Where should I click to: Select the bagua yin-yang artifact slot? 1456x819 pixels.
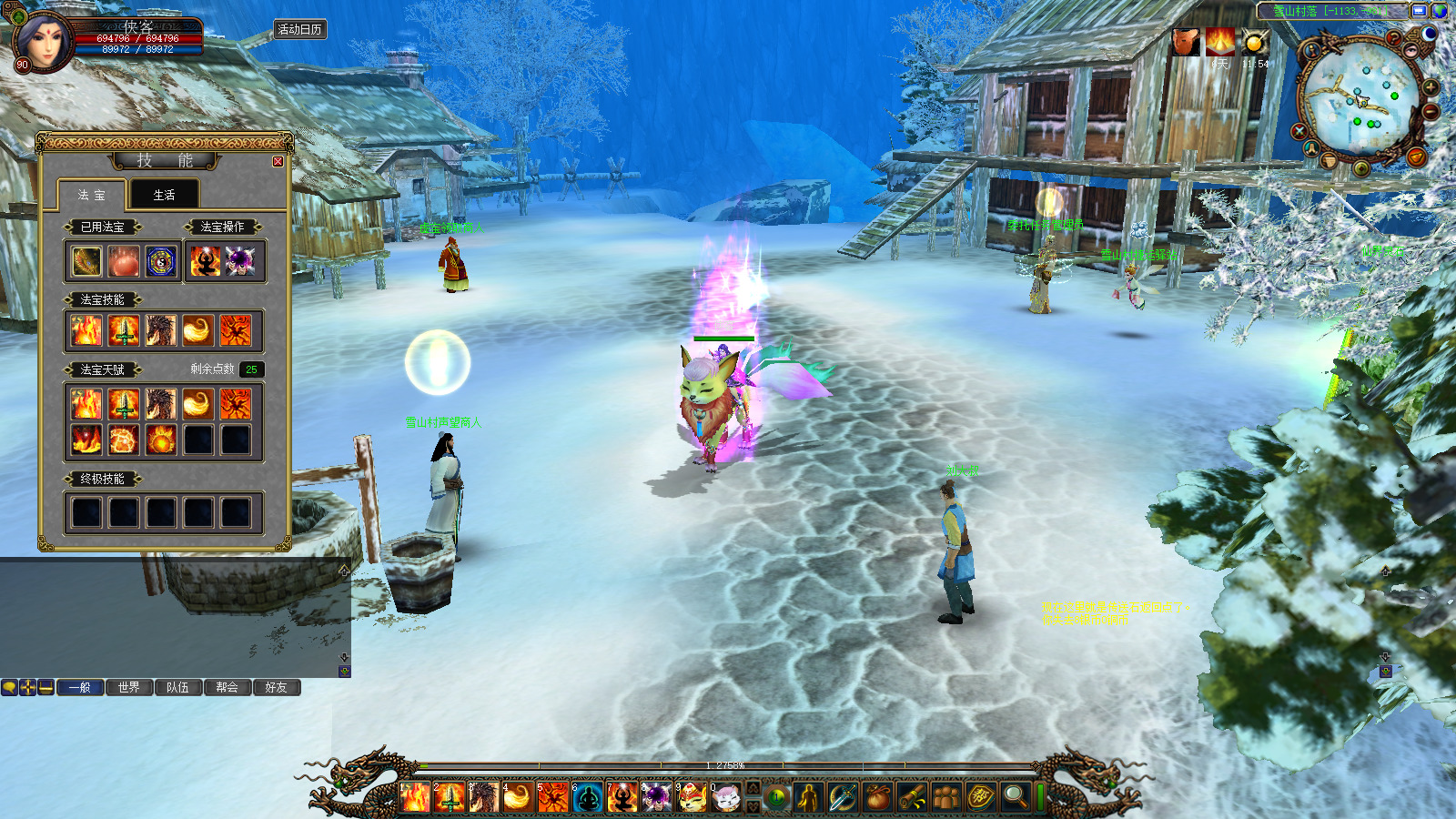(x=161, y=262)
